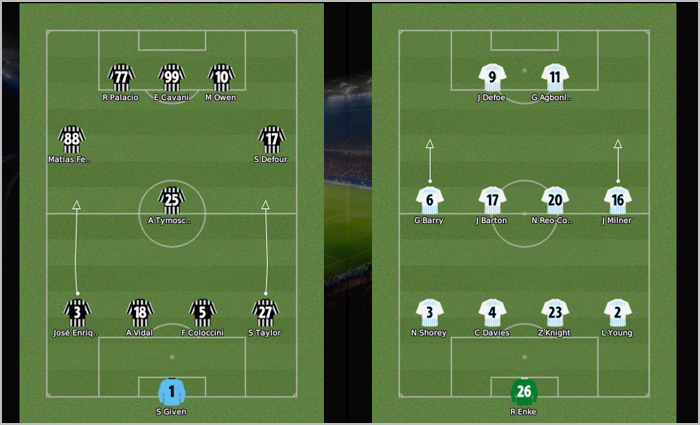Select left back José Enriq.. number 3
The height and width of the screenshot is (425, 700).
[77, 312]
